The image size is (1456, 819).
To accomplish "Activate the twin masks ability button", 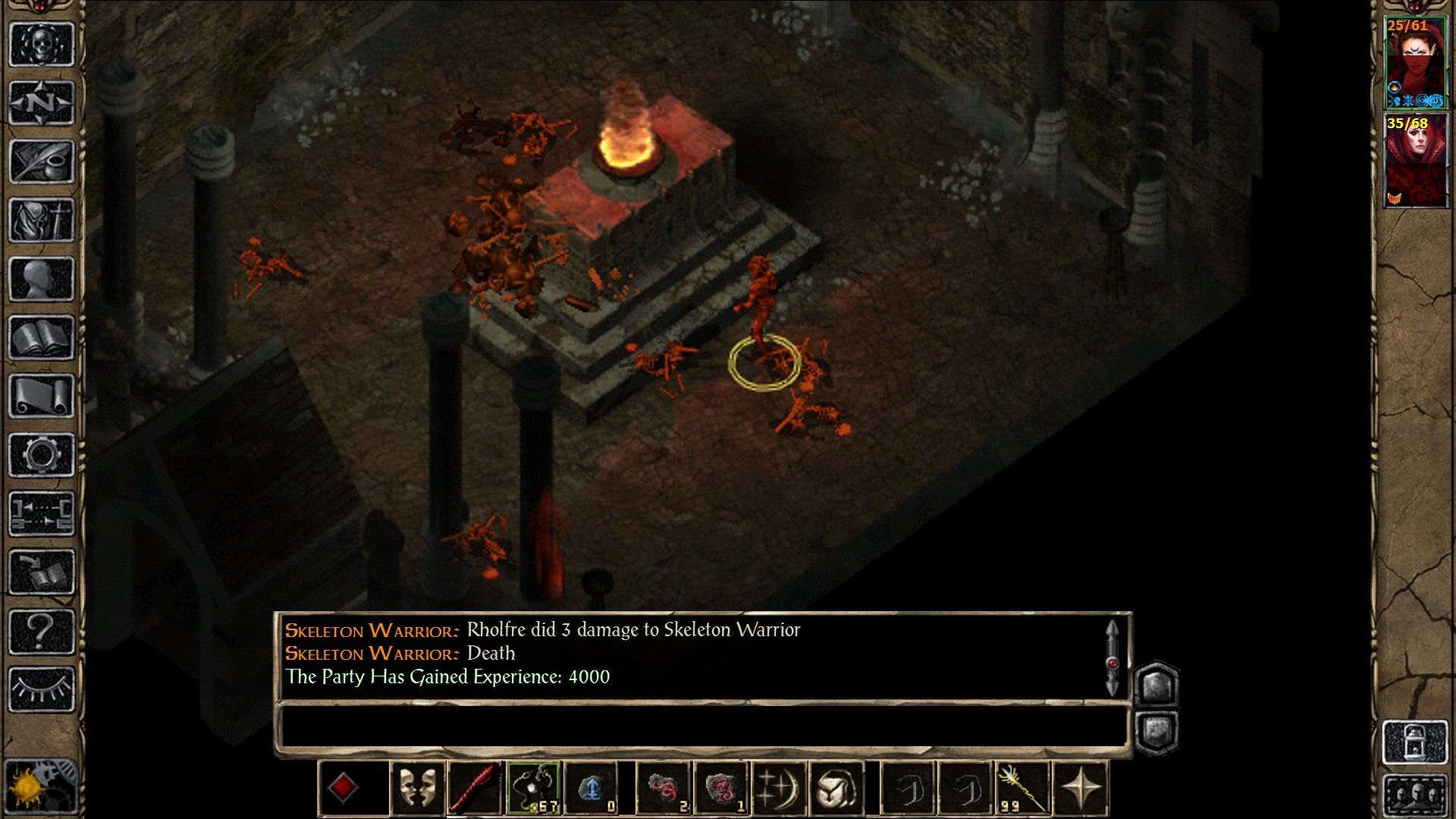I will [417, 789].
